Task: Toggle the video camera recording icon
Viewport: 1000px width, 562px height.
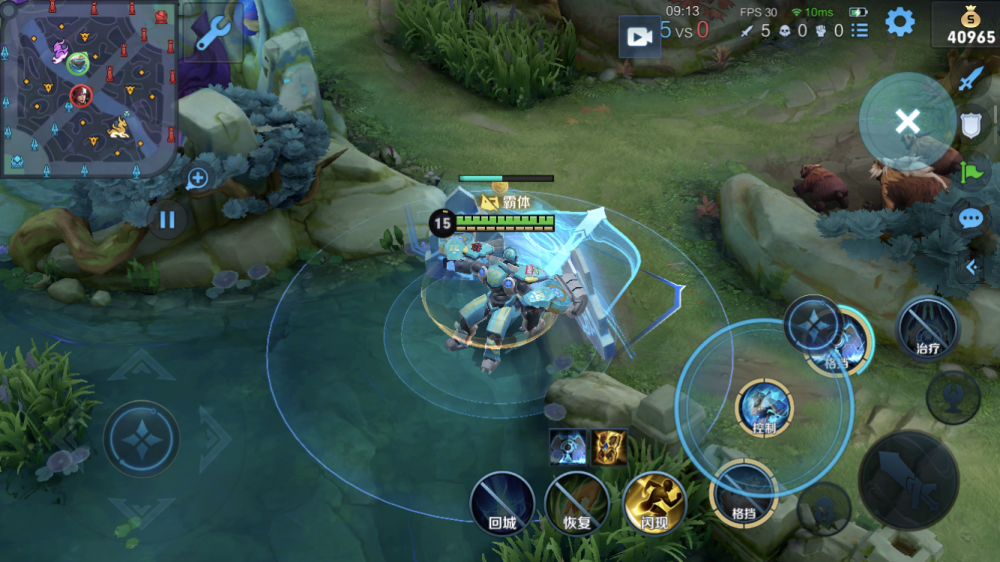Action: click(x=638, y=37)
